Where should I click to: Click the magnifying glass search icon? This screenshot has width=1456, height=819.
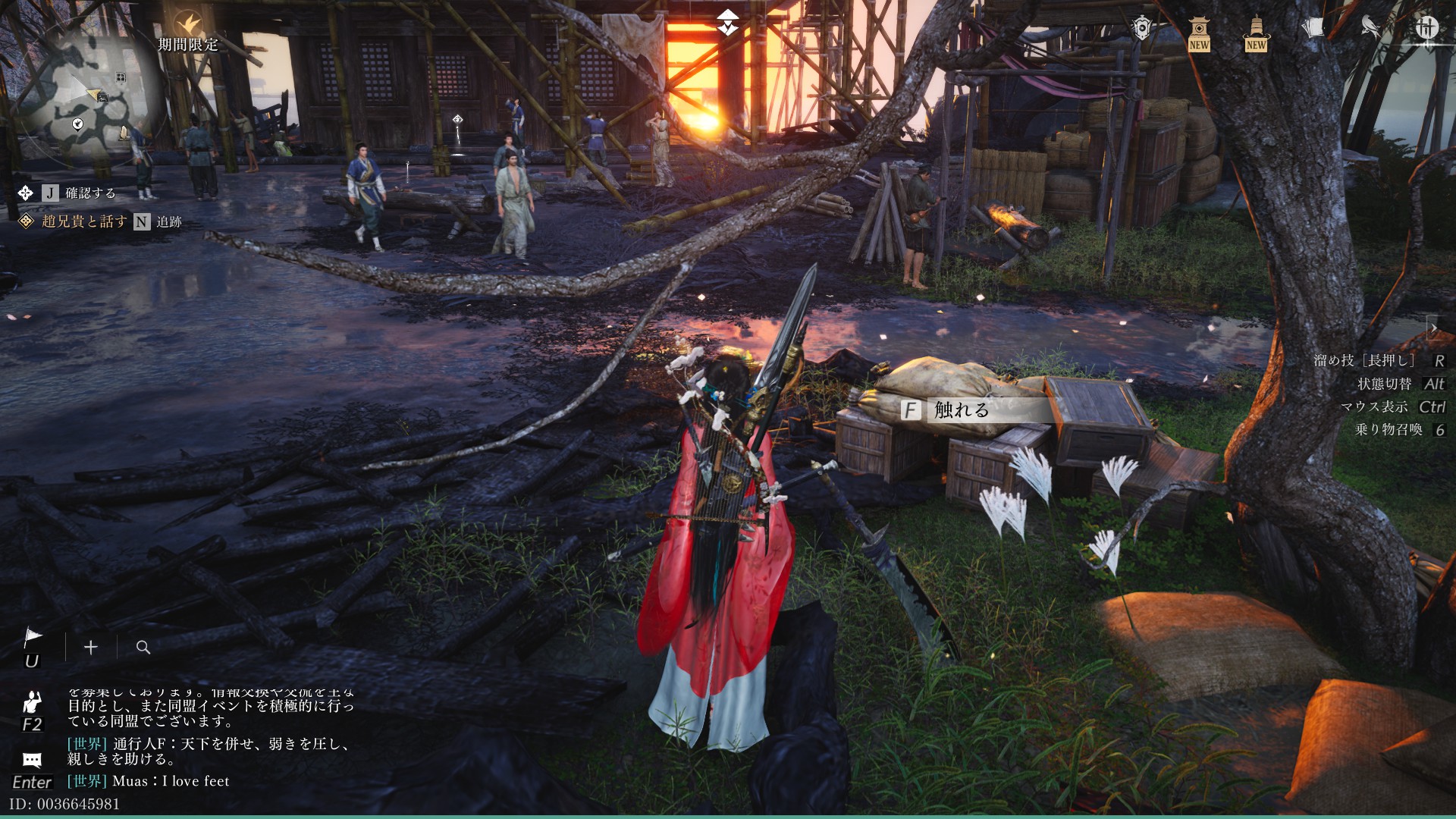(x=143, y=647)
